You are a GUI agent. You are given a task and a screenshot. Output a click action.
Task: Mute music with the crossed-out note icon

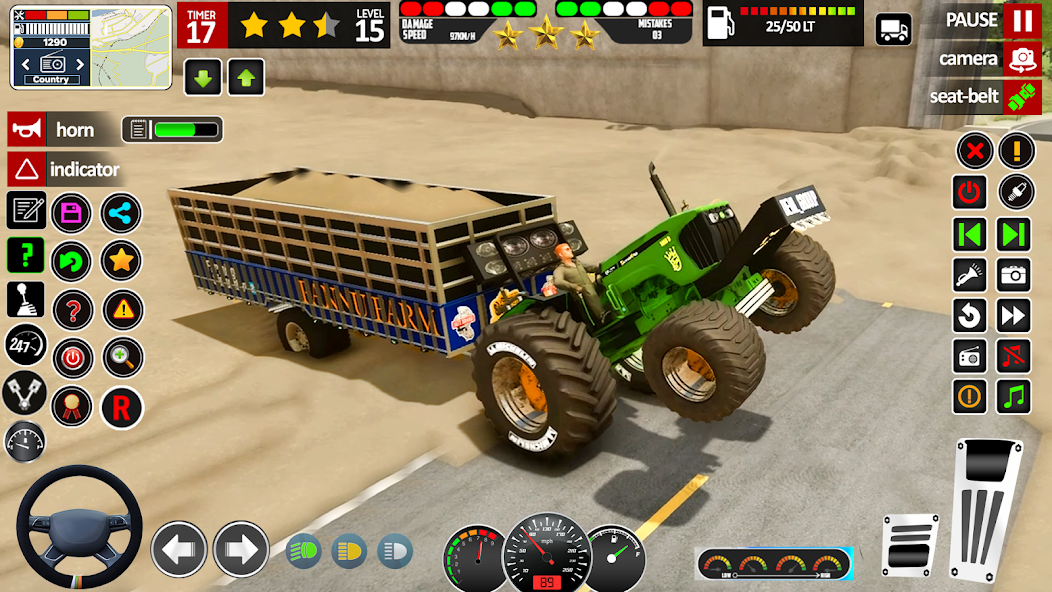pyautogui.click(x=1015, y=355)
